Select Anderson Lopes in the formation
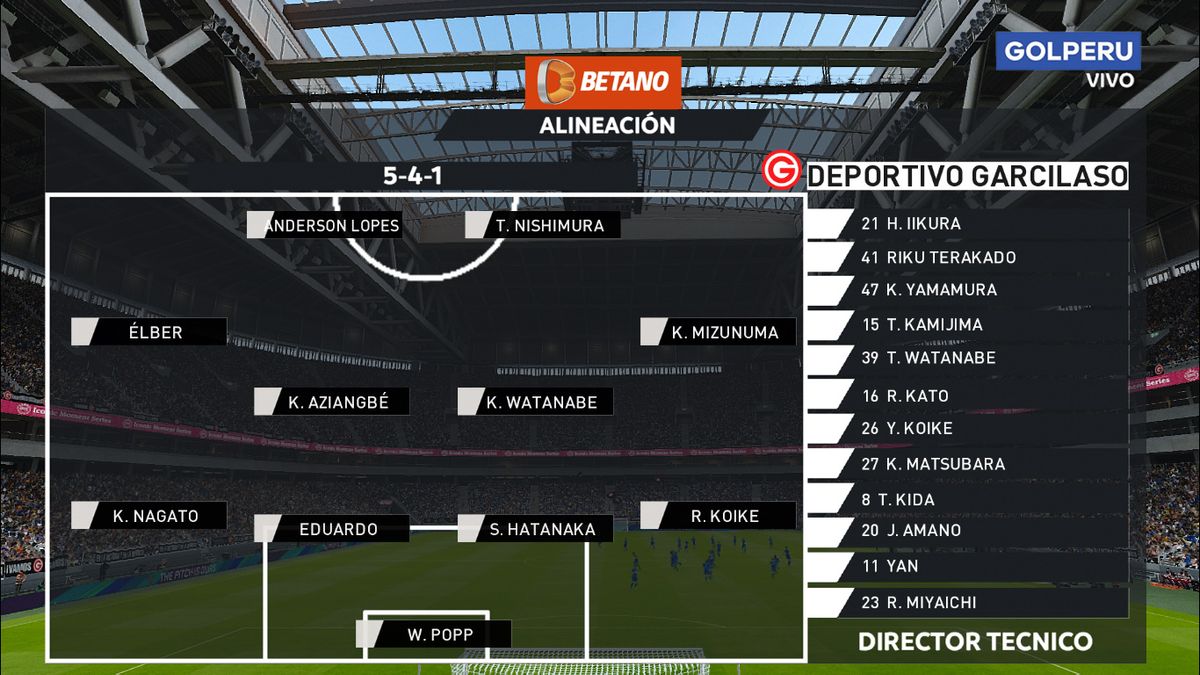Image resolution: width=1200 pixels, height=675 pixels. click(331, 225)
